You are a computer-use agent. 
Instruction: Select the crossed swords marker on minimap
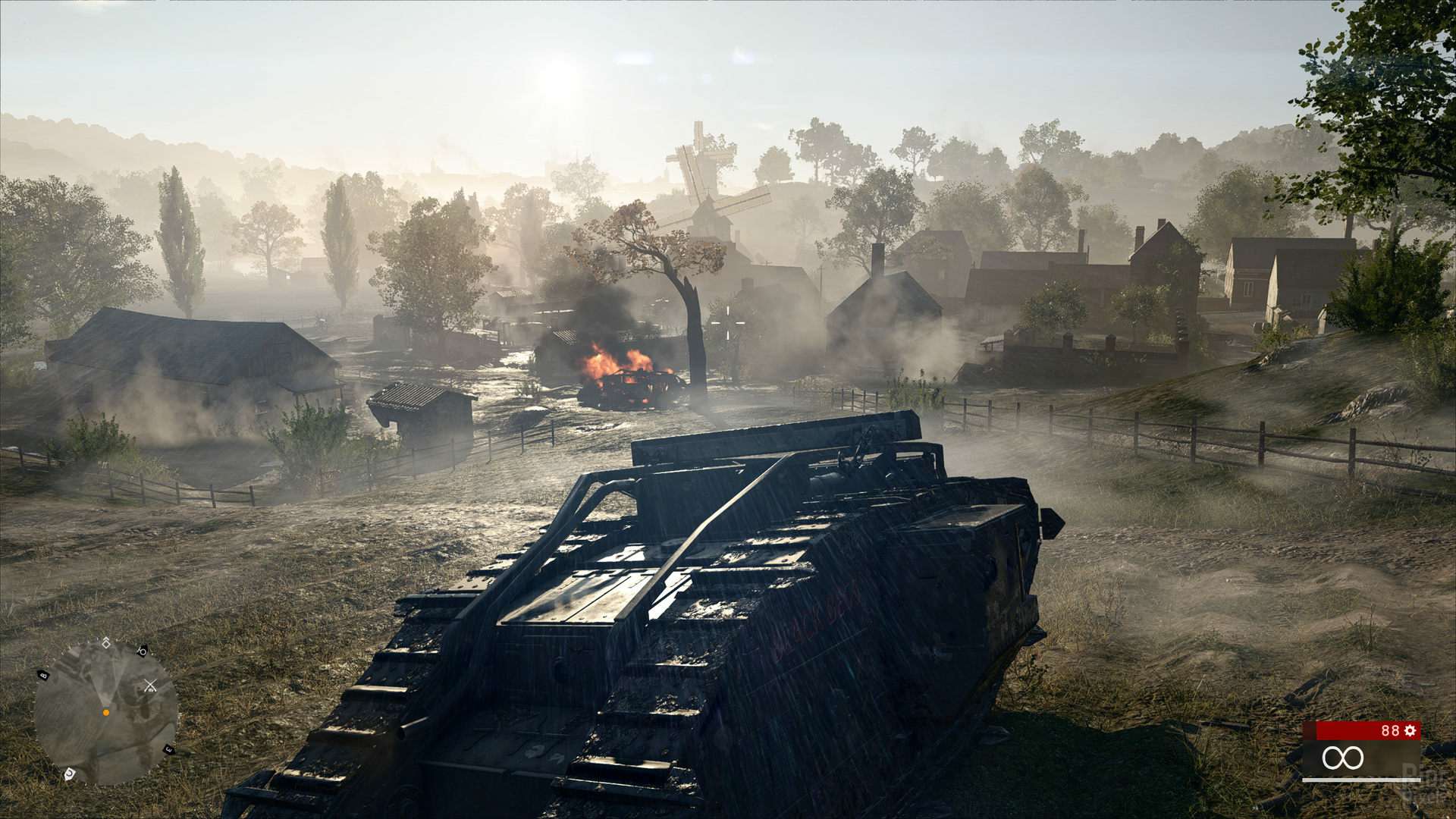(x=150, y=686)
